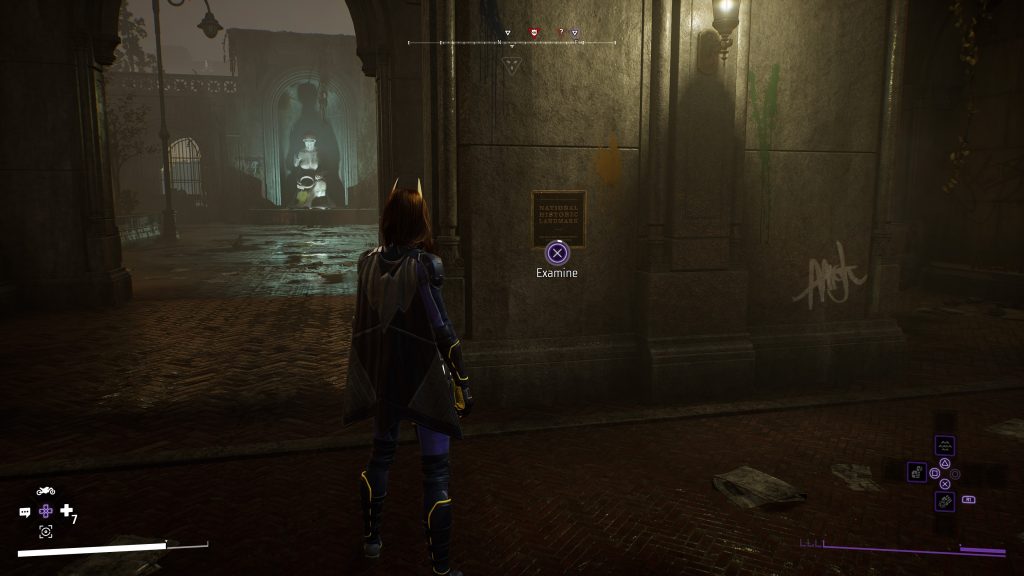Click the red crime marker on compass
Screen dimensions: 1024x576
533,32
